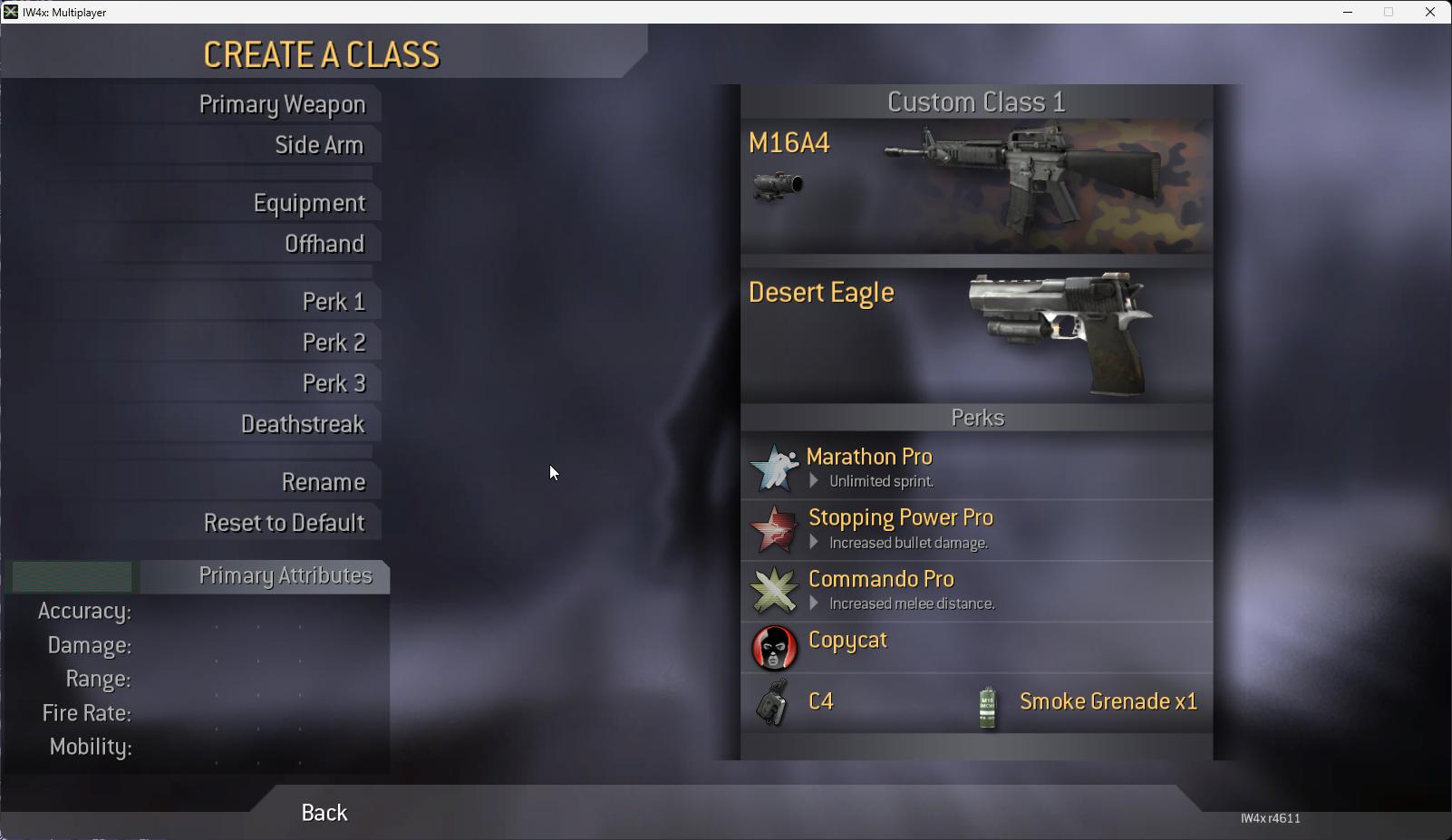Choose the Equipment entry

(x=309, y=204)
